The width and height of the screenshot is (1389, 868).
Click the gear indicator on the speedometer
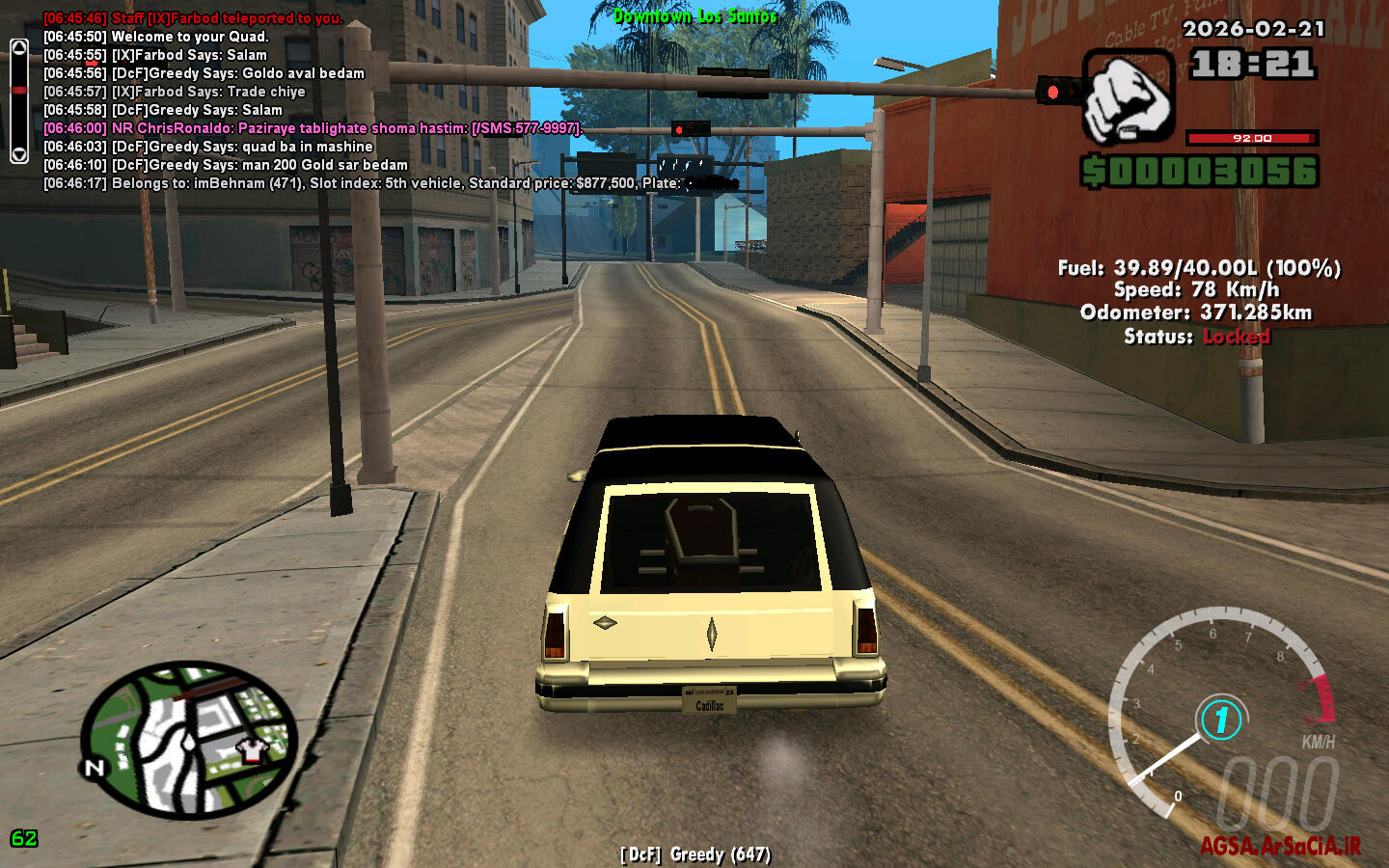pyautogui.click(x=1221, y=719)
